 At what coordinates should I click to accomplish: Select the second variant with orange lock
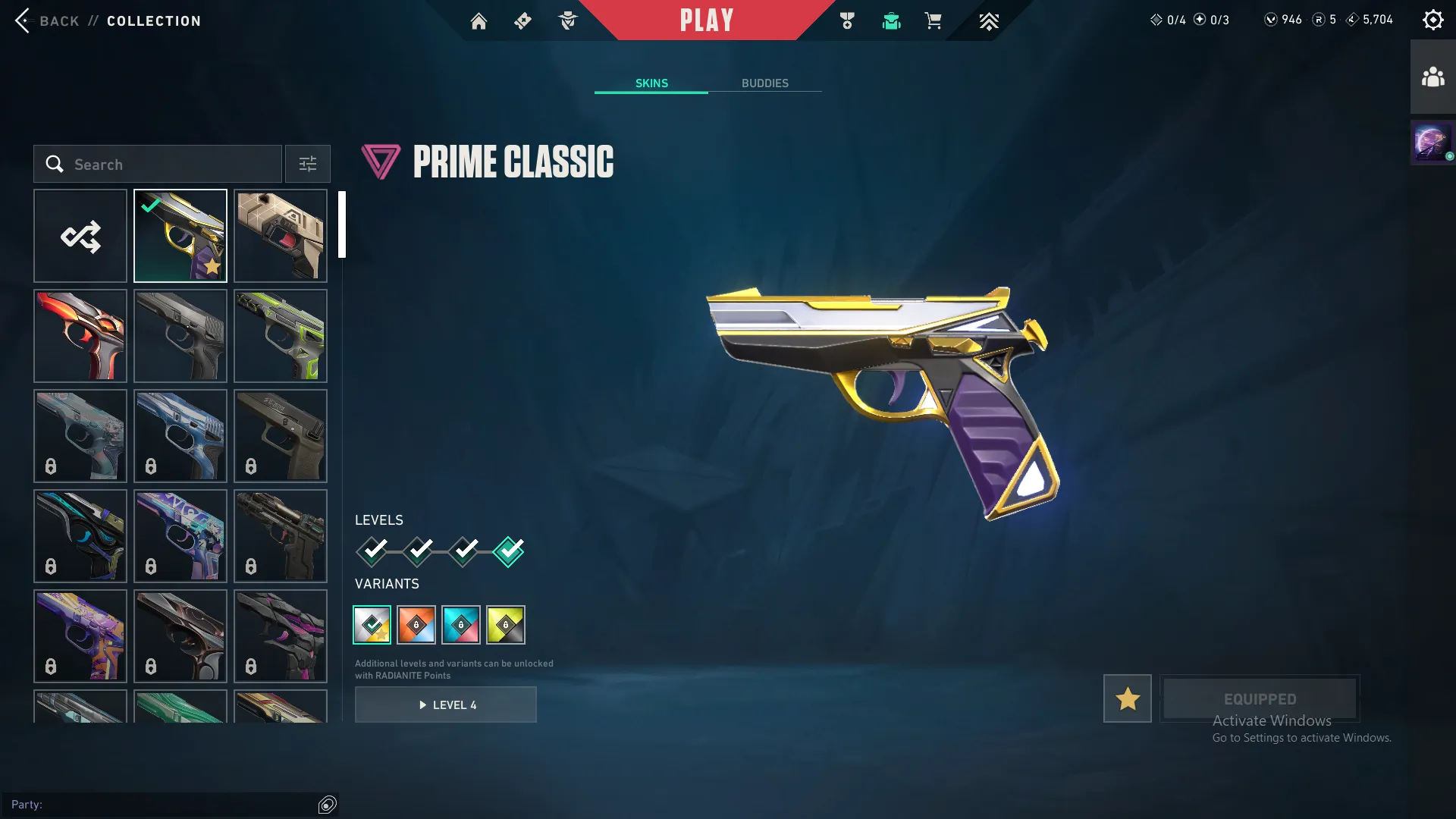click(x=416, y=624)
